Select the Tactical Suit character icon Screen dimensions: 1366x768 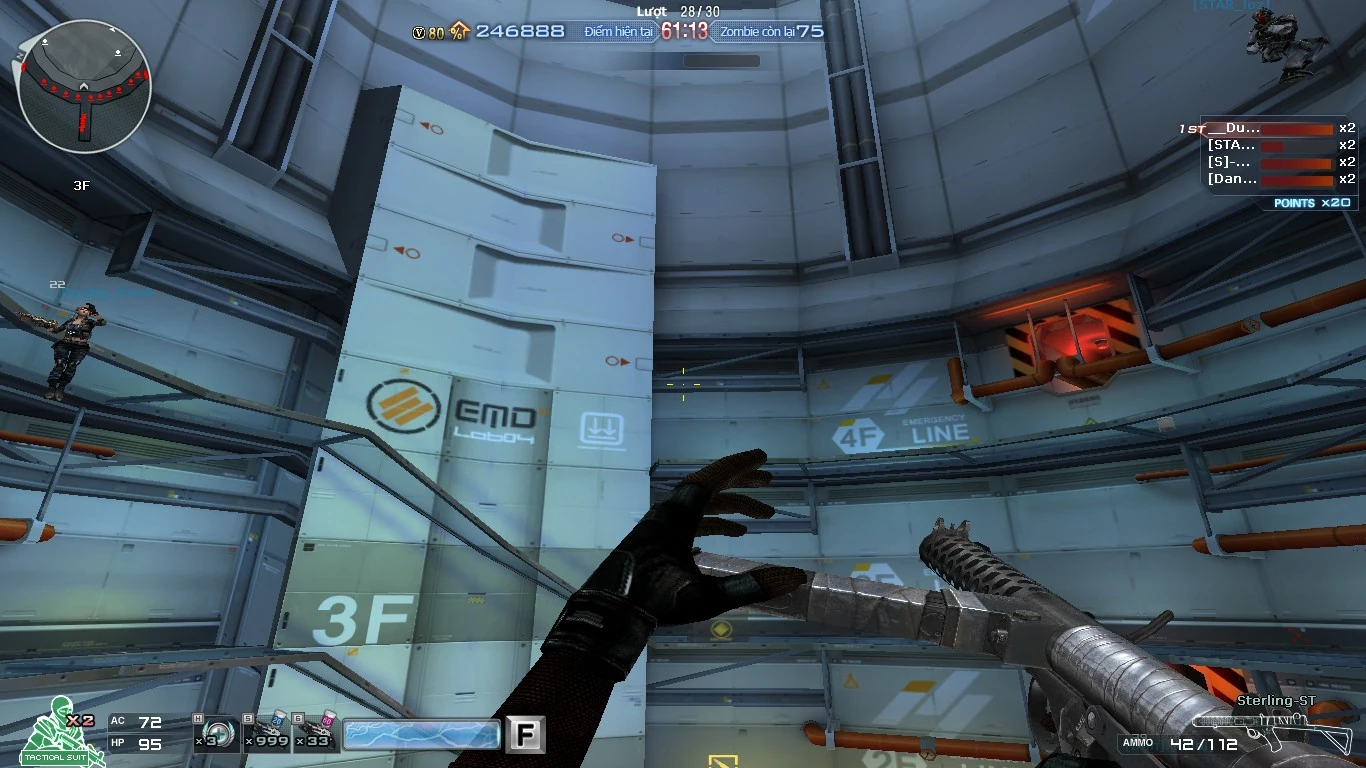55,735
